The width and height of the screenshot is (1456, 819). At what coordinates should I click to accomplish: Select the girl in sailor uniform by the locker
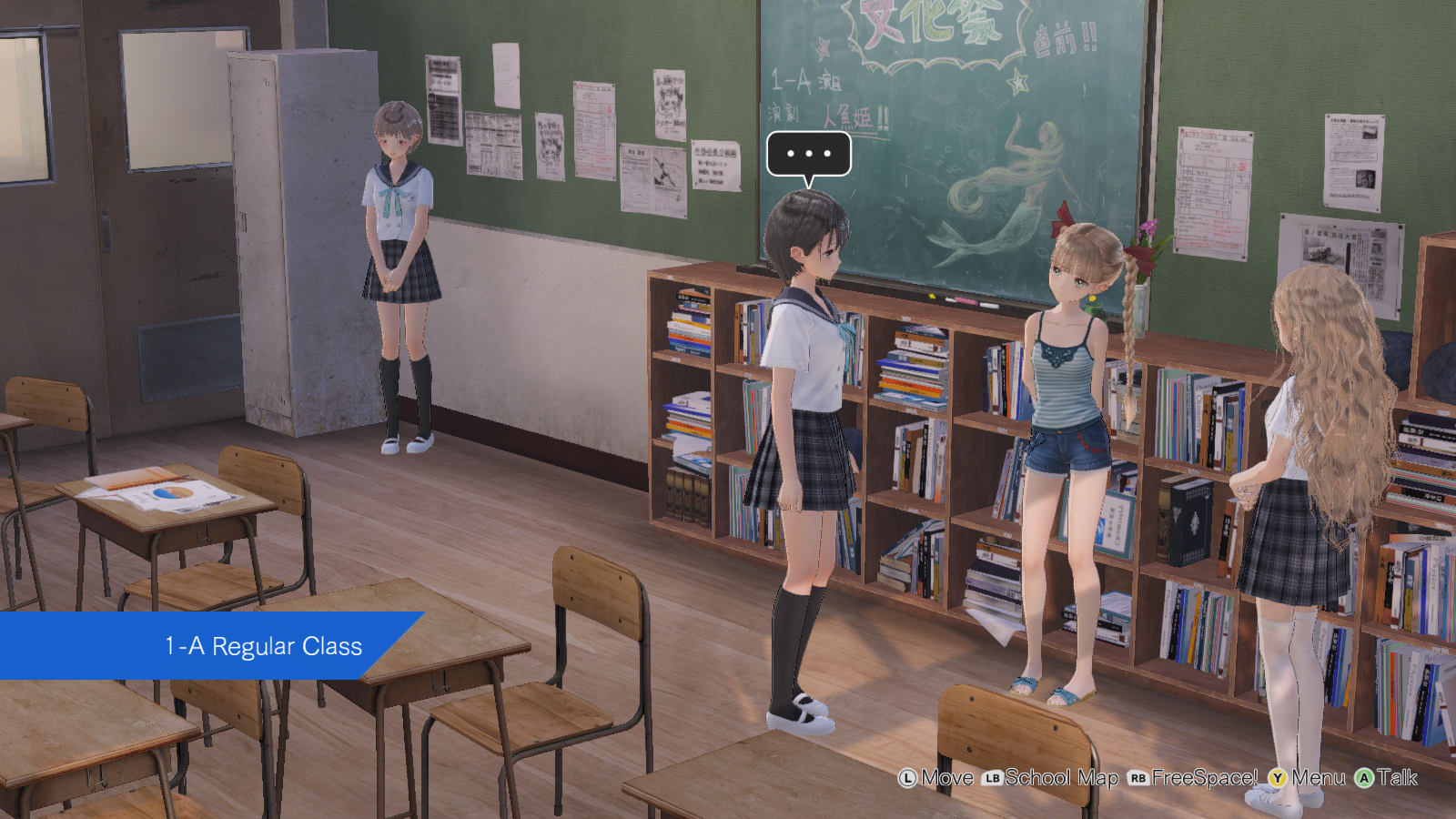click(x=400, y=264)
